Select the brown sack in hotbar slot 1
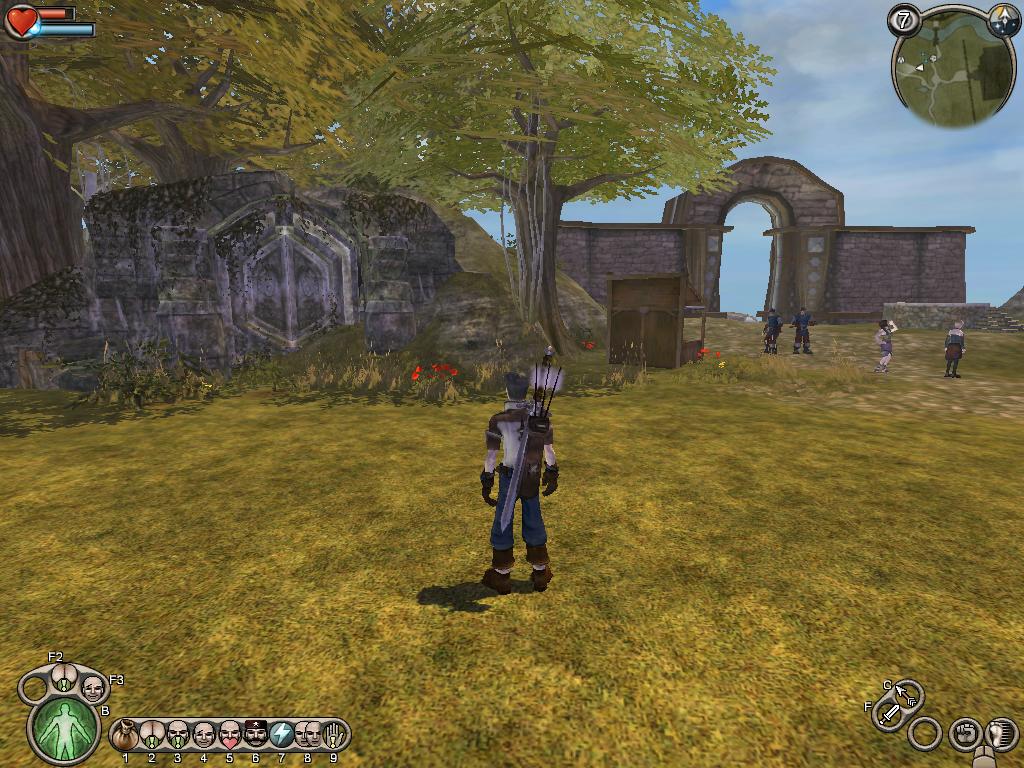 125,735
